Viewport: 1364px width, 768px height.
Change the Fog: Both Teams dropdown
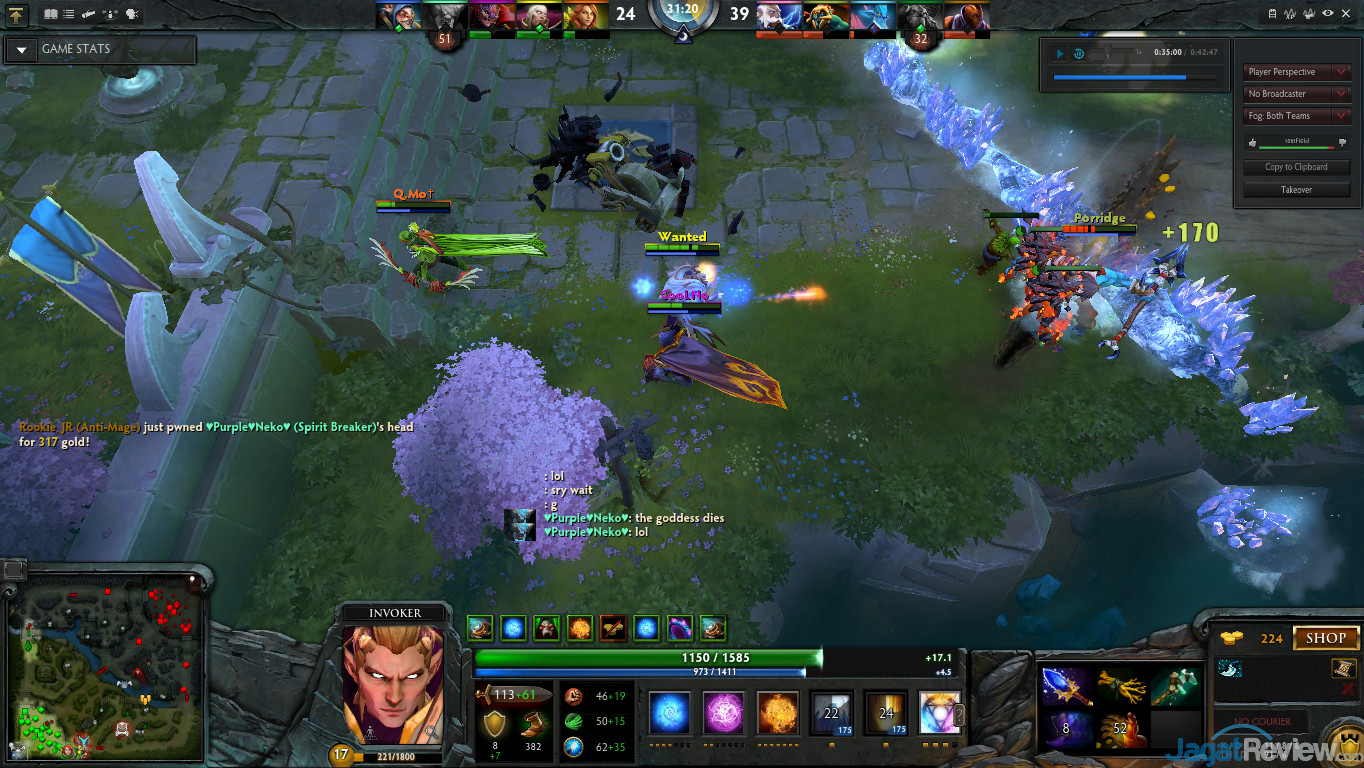click(x=1296, y=116)
